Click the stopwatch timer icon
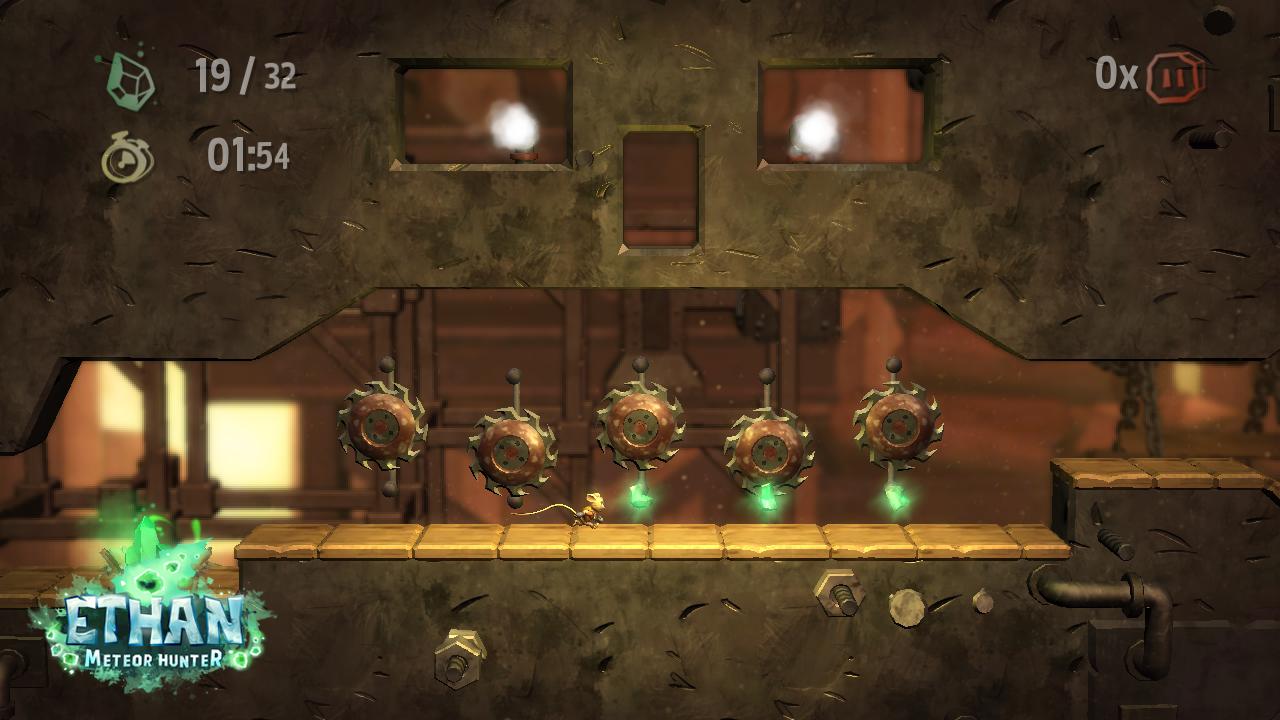This screenshot has height=720, width=1280. [x=128, y=158]
